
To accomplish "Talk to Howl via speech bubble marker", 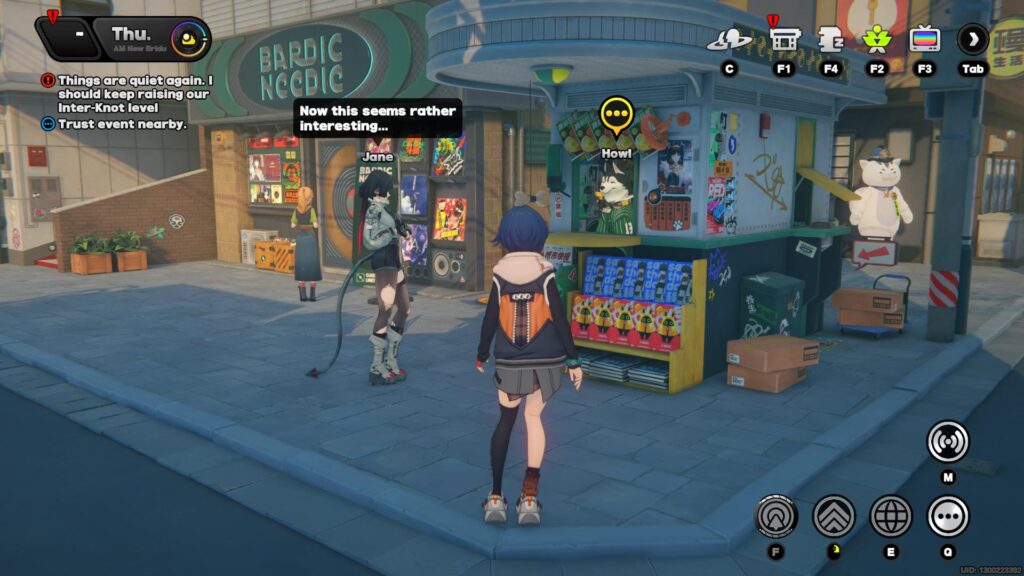I will click(616, 118).
